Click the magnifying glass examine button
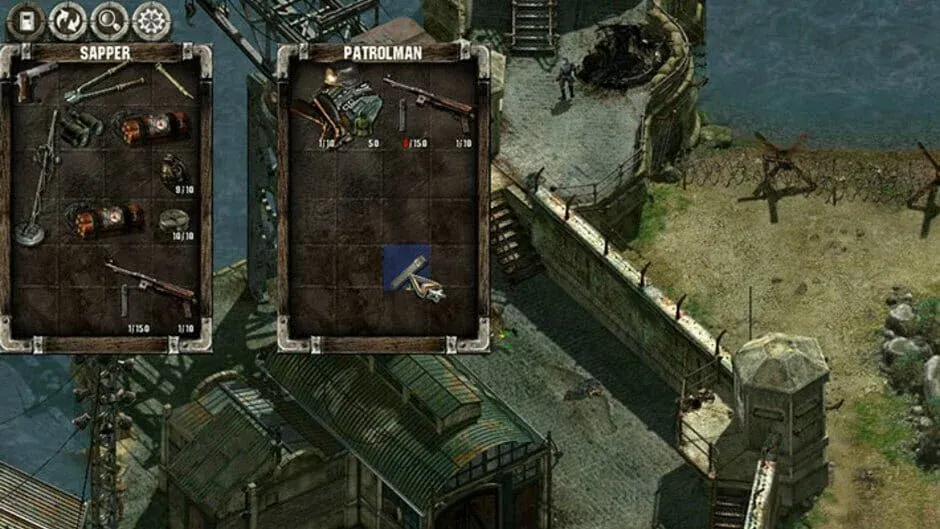940x529 pixels. point(109,20)
